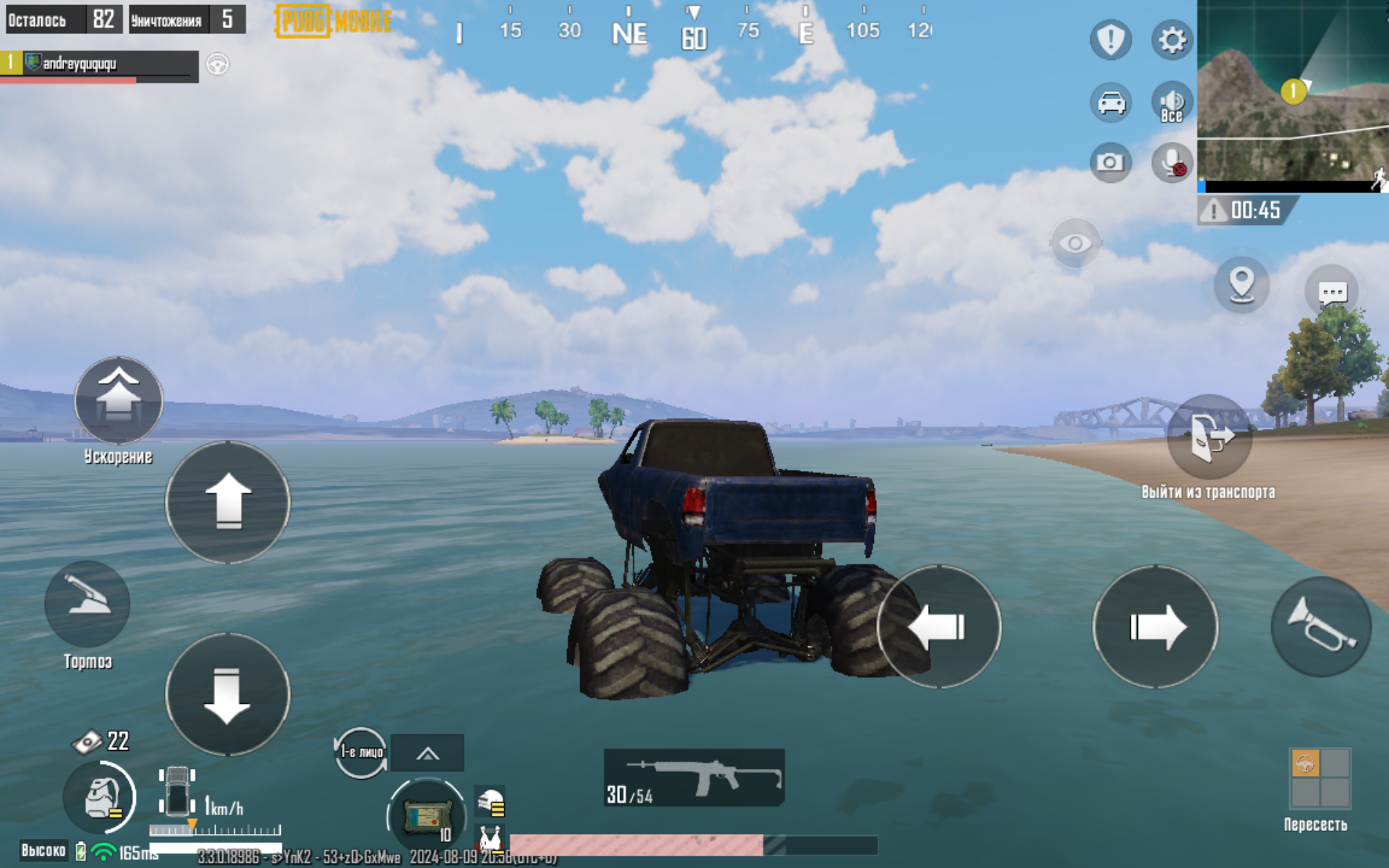Open the quick chat bubble
Screen dimensions: 1389x868
1332,292
